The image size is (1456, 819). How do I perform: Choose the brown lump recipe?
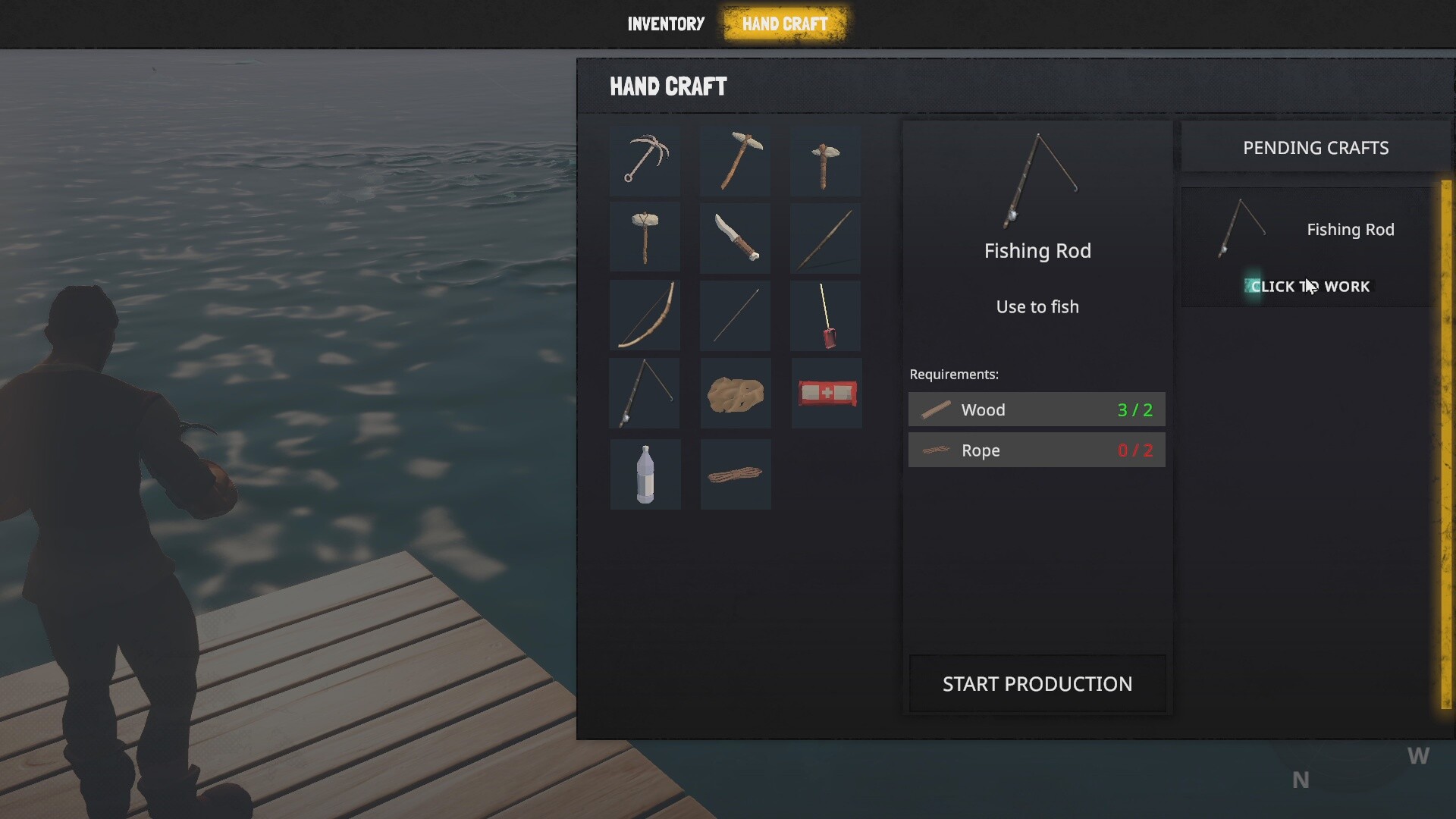[735, 393]
